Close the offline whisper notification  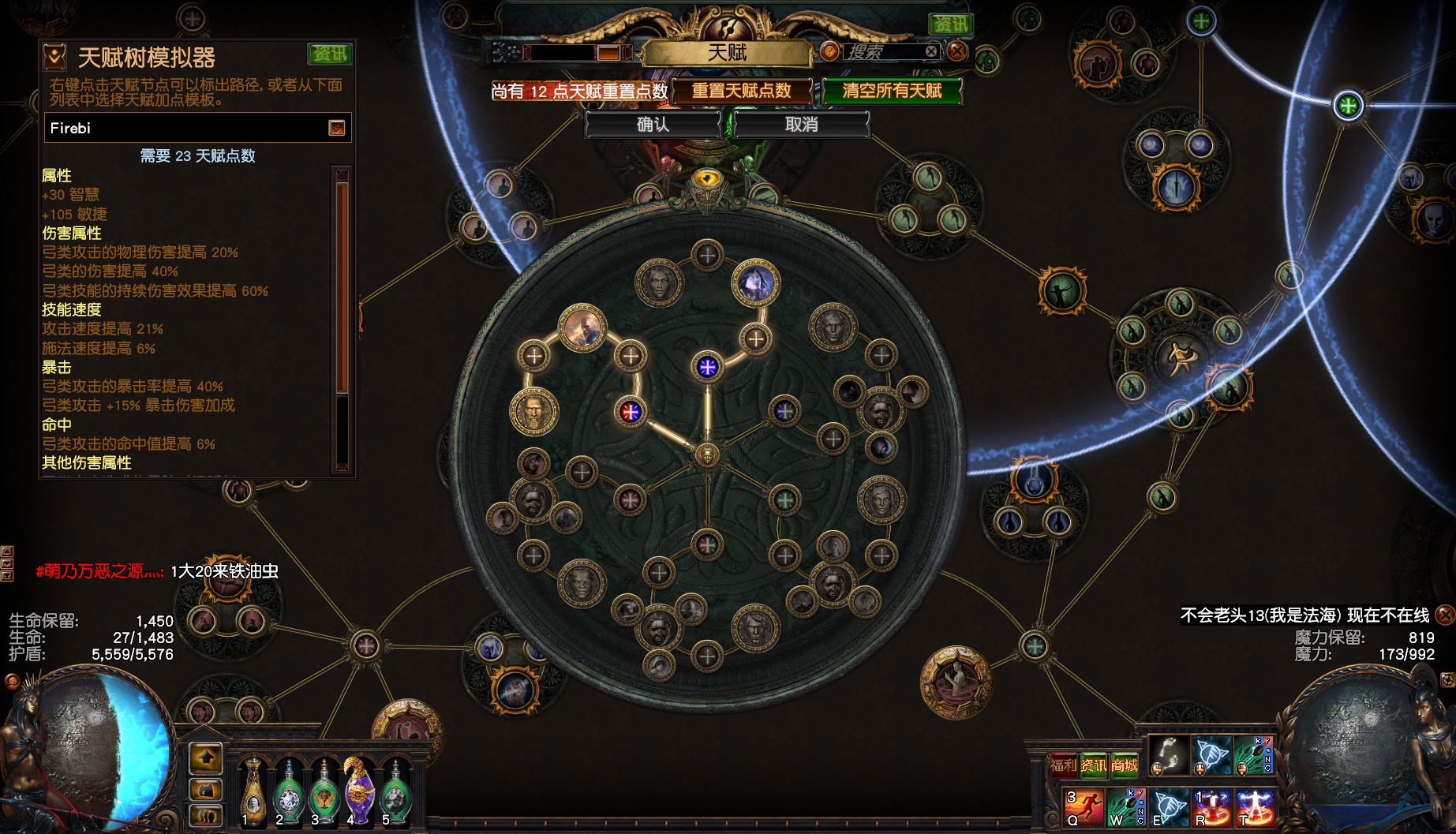click(1445, 615)
